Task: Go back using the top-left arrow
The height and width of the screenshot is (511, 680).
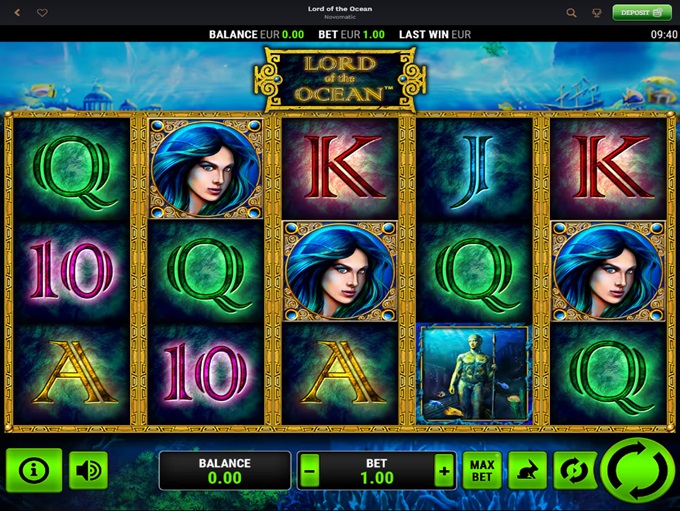Action: [17, 13]
